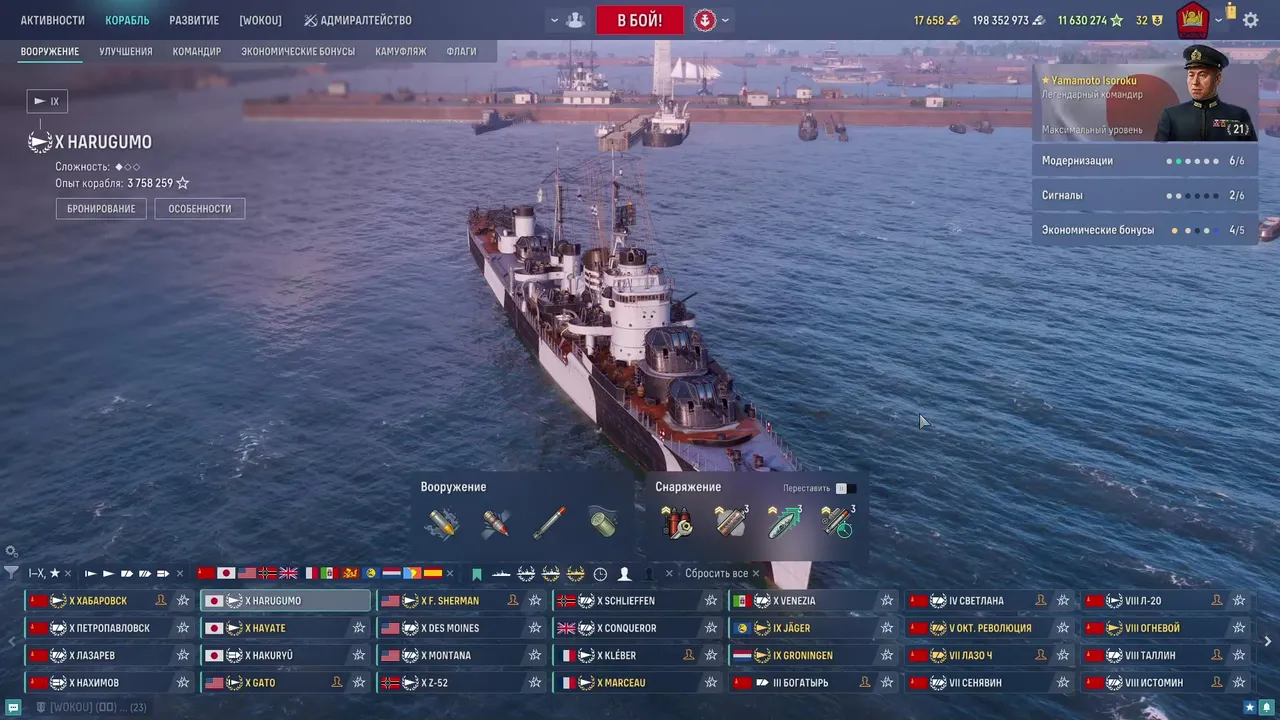The width and height of the screenshot is (1280, 720).
Task: Switch to the Командир tab
Action: click(x=196, y=51)
